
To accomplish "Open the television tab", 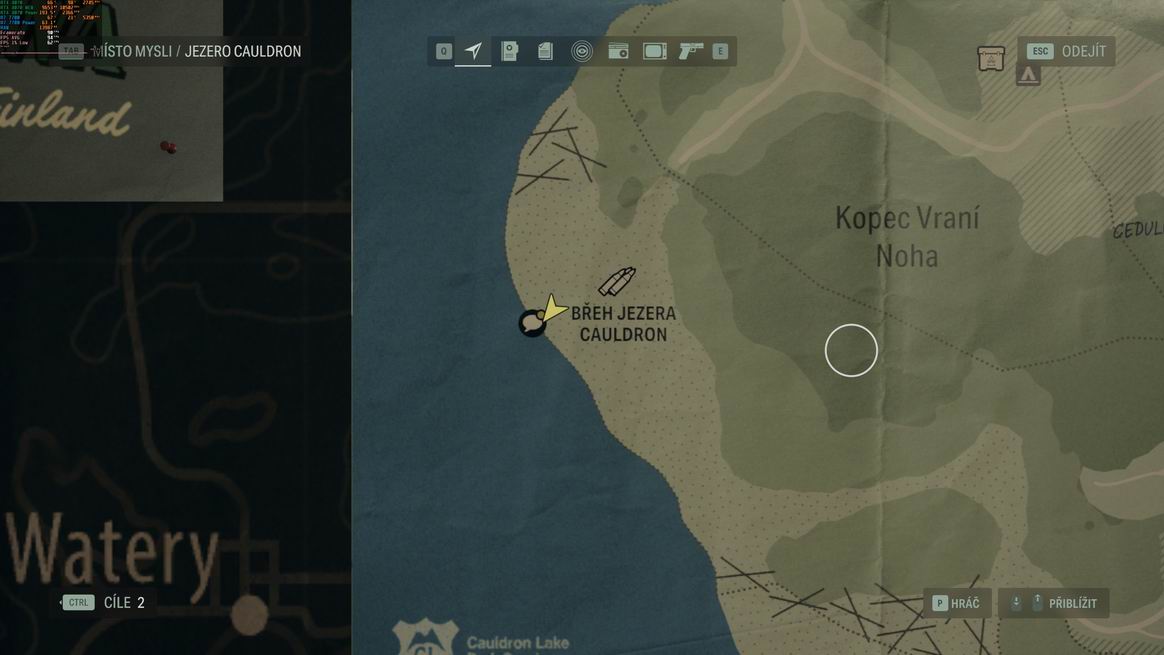I will (x=655, y=51).
